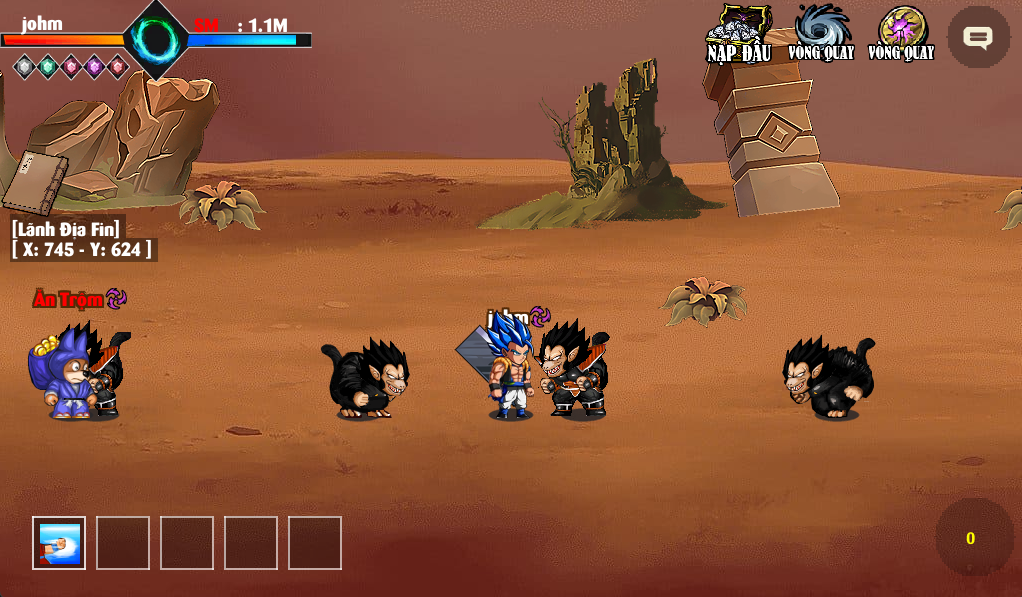Open the chat speech bubble button
The height and width of the screenshot is (597, 1022).
click(977, 38)
